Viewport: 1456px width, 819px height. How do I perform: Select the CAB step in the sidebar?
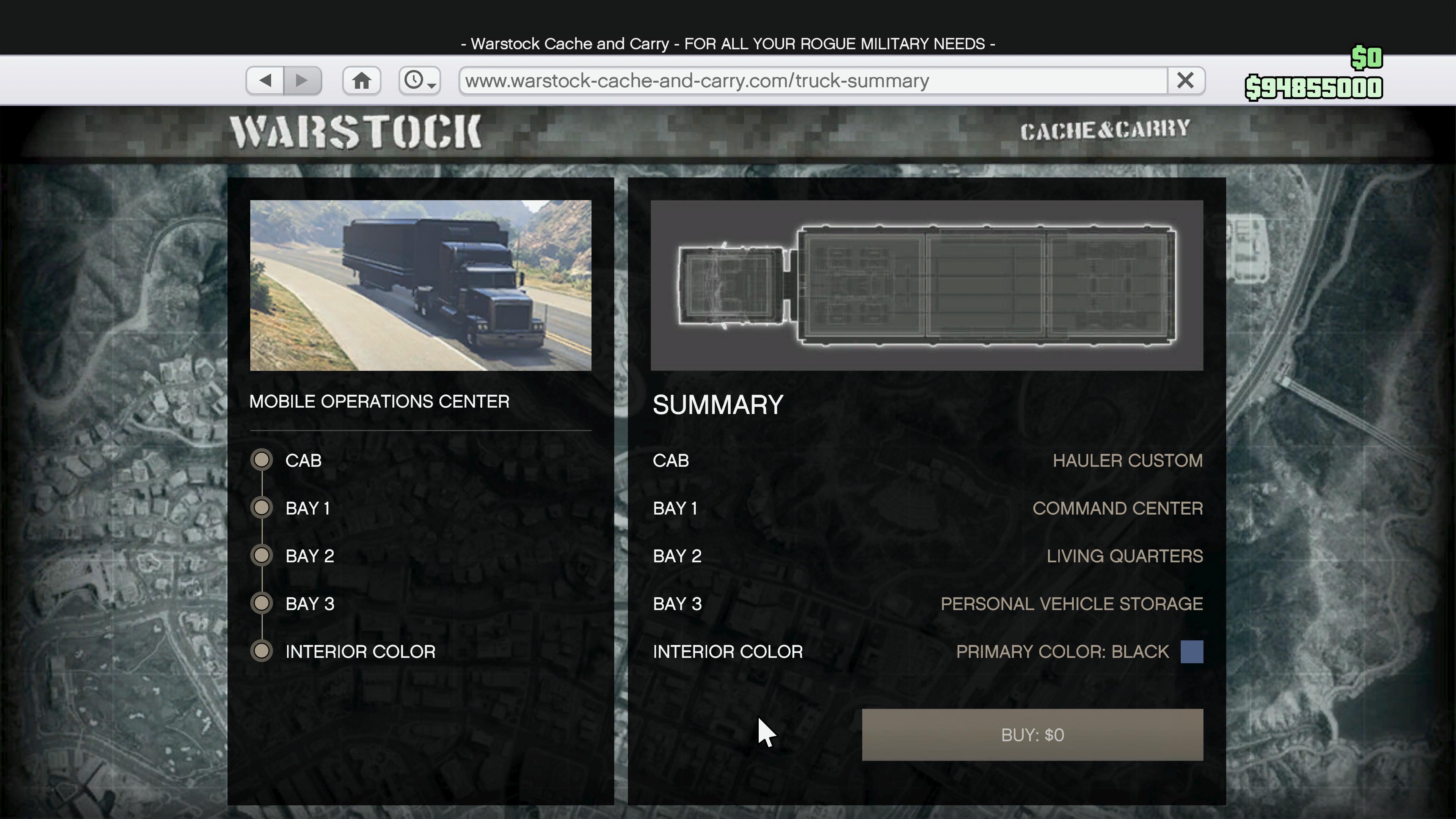(303, 460)
